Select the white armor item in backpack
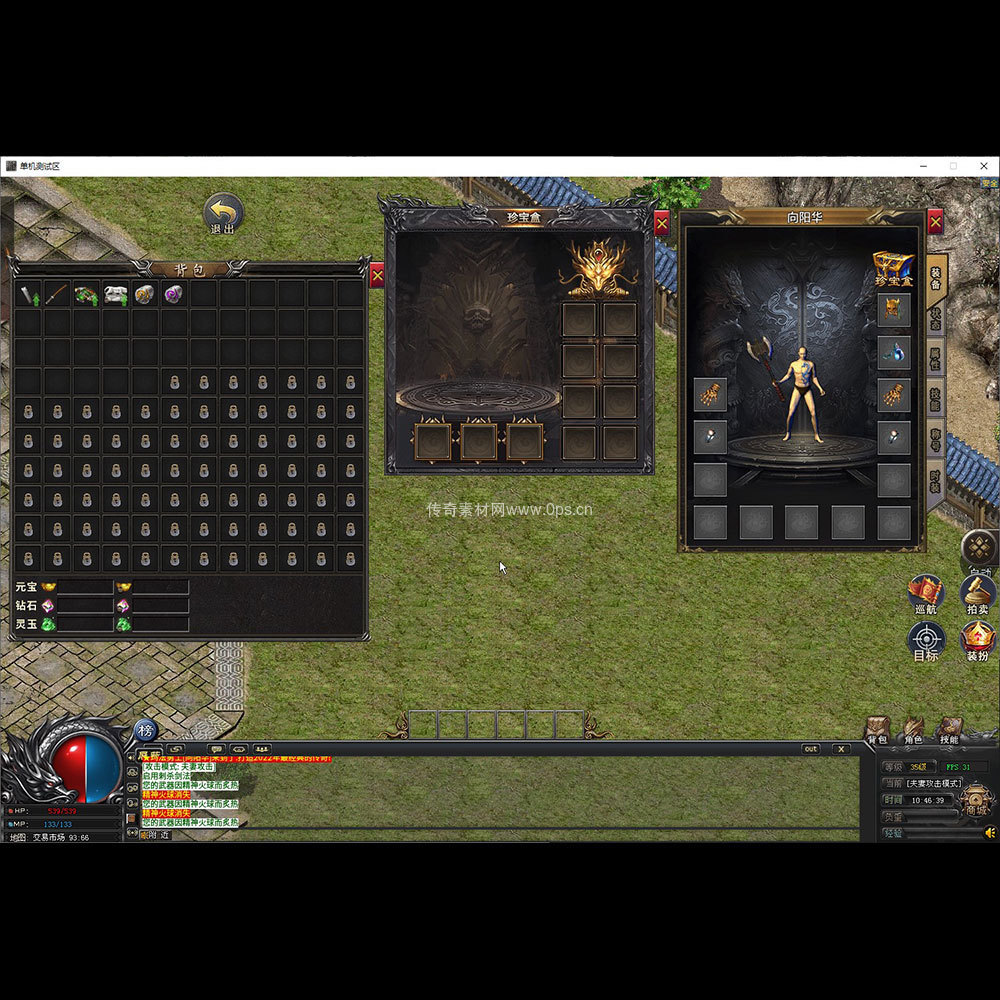The height and width of the screenshot is (1000, 1000). (x=116, y=294)
